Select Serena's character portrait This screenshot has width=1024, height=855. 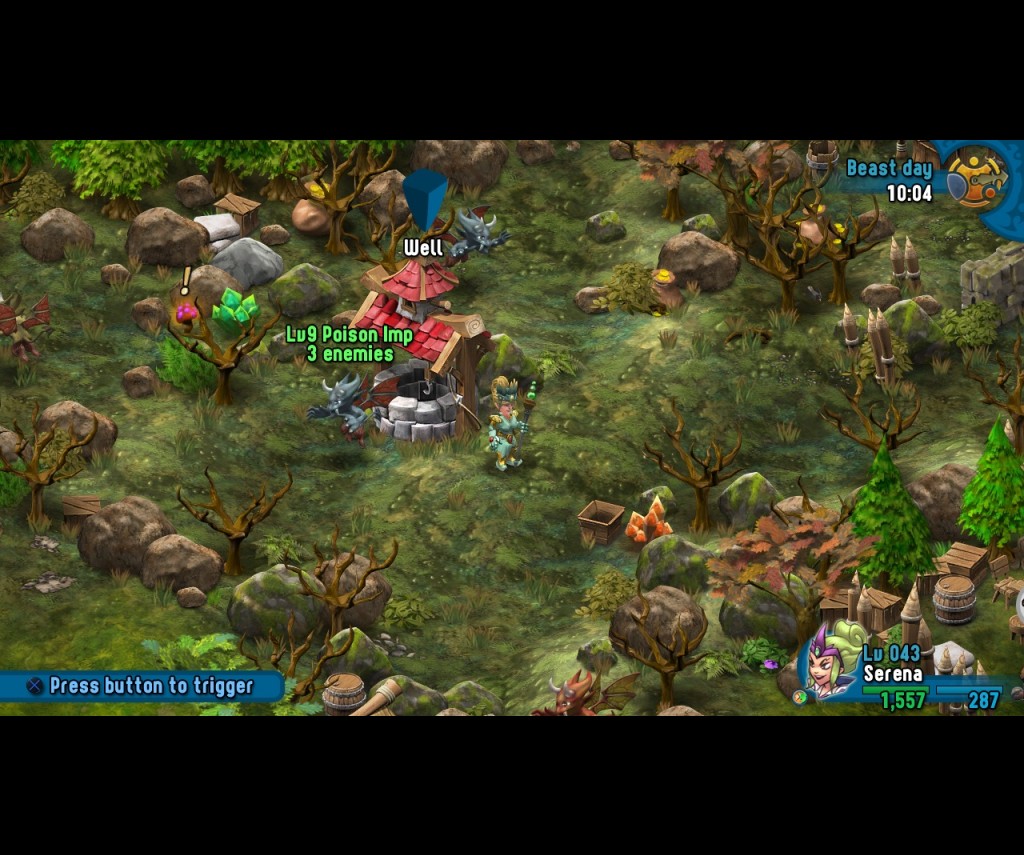(x=830, y=664)
